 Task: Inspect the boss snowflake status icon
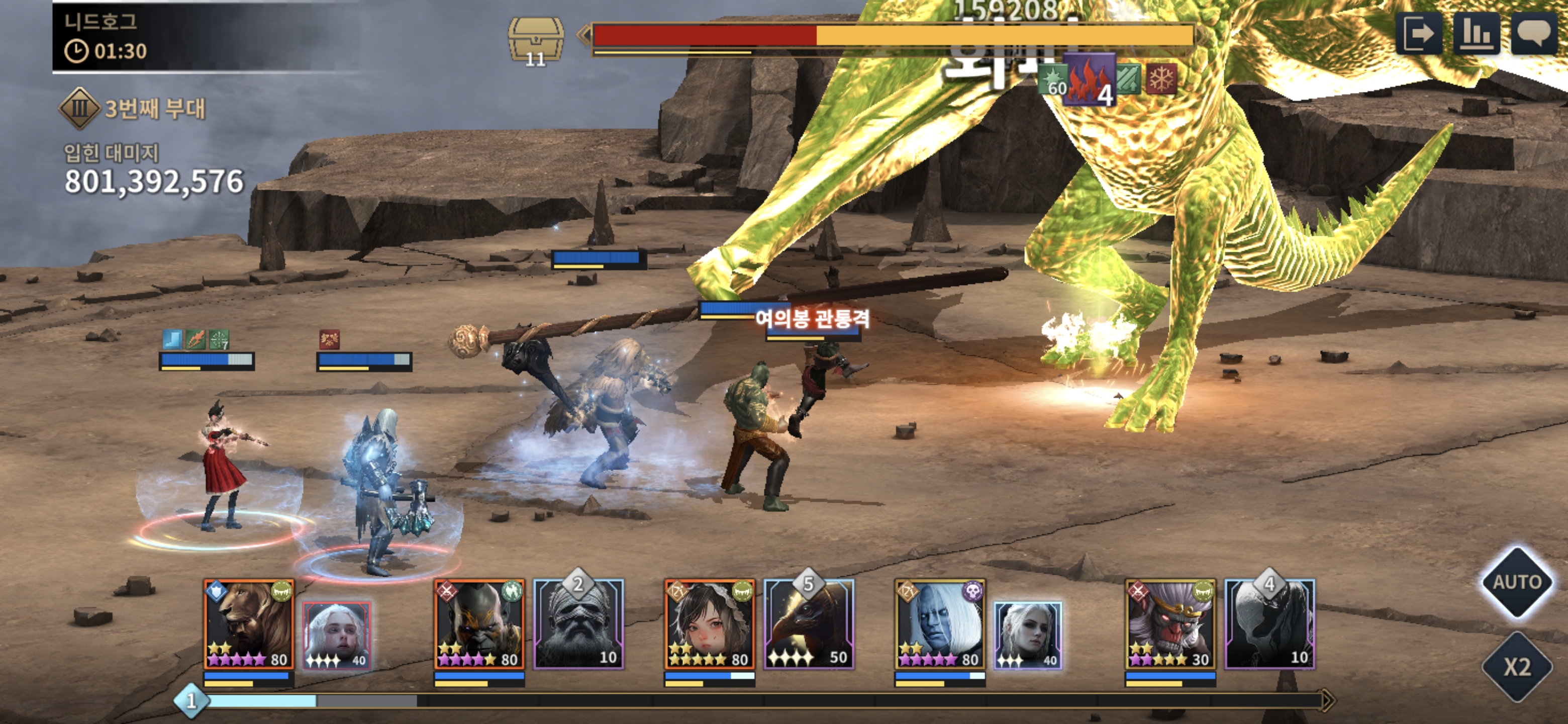pos(1161,79)
